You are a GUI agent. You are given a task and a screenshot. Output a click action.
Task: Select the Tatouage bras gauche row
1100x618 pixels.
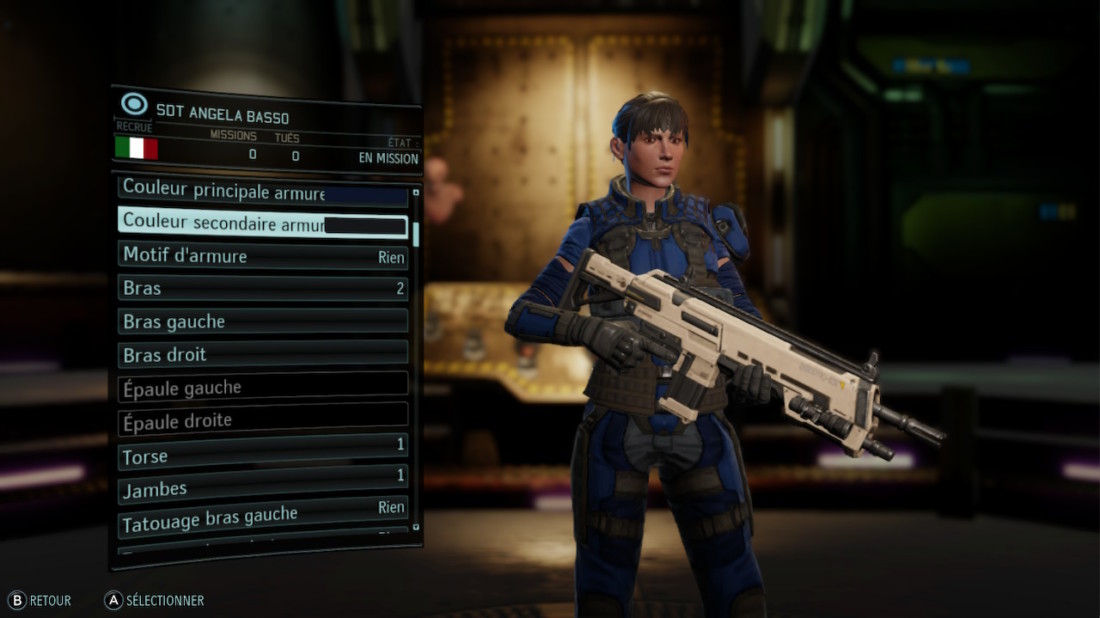point(262,518)
